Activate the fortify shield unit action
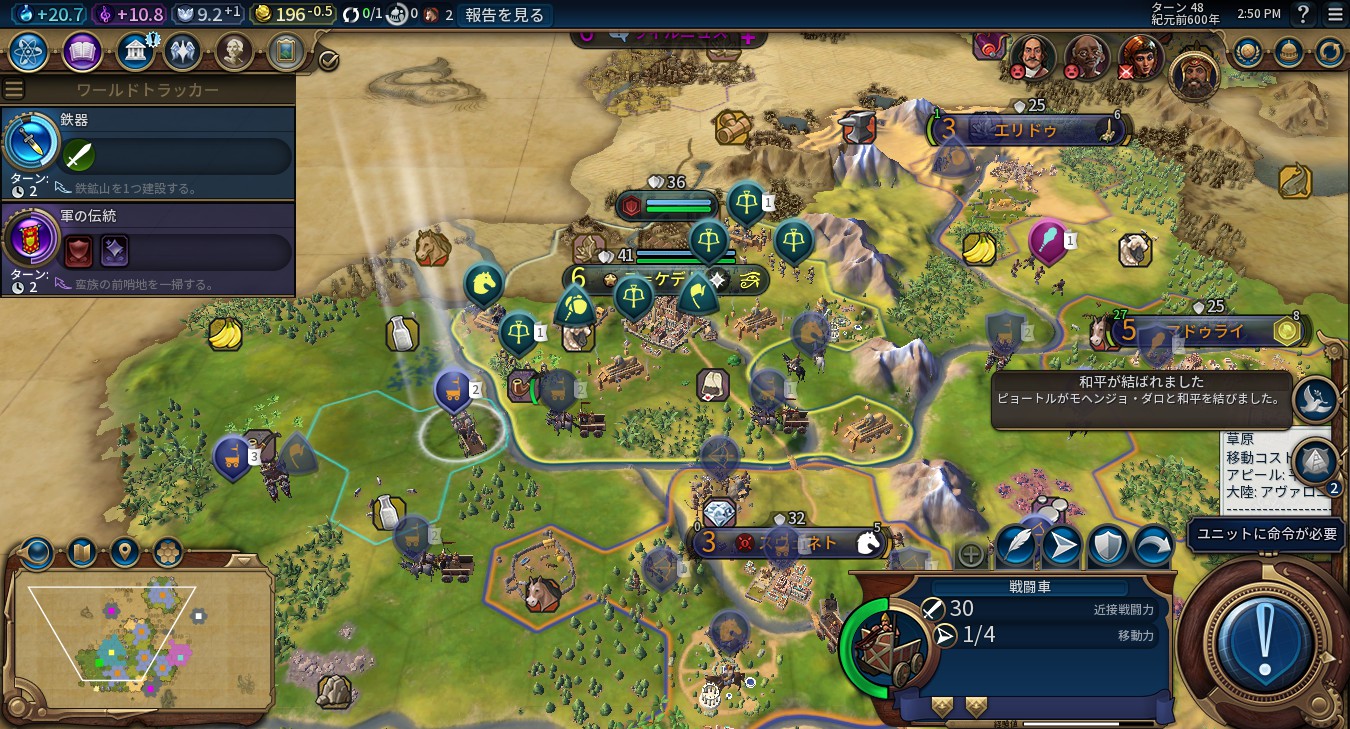The image size is (1350, 729). (1107, 546)
